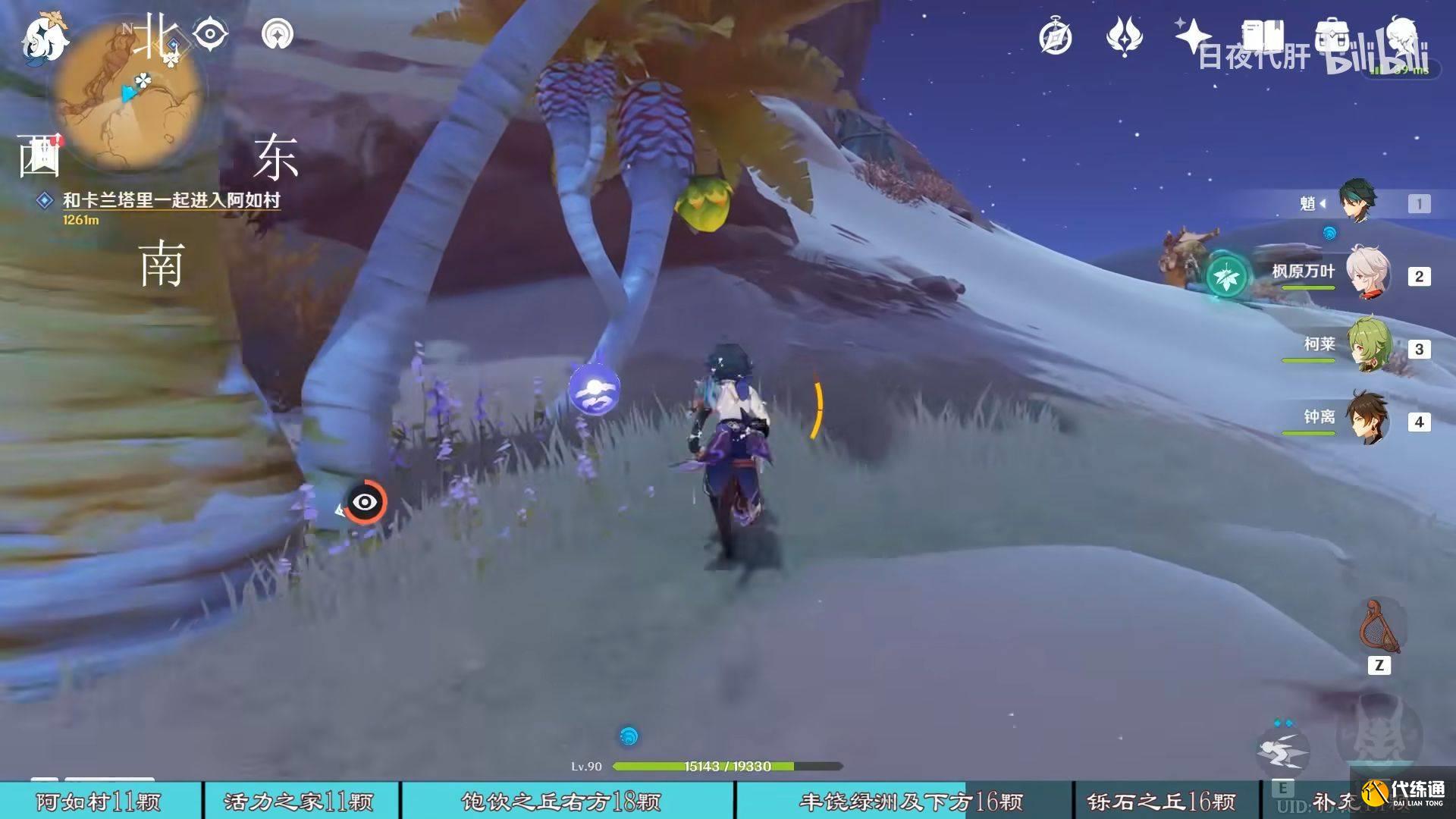Toggle the elemental sight eye icon

tap(210, 34)
